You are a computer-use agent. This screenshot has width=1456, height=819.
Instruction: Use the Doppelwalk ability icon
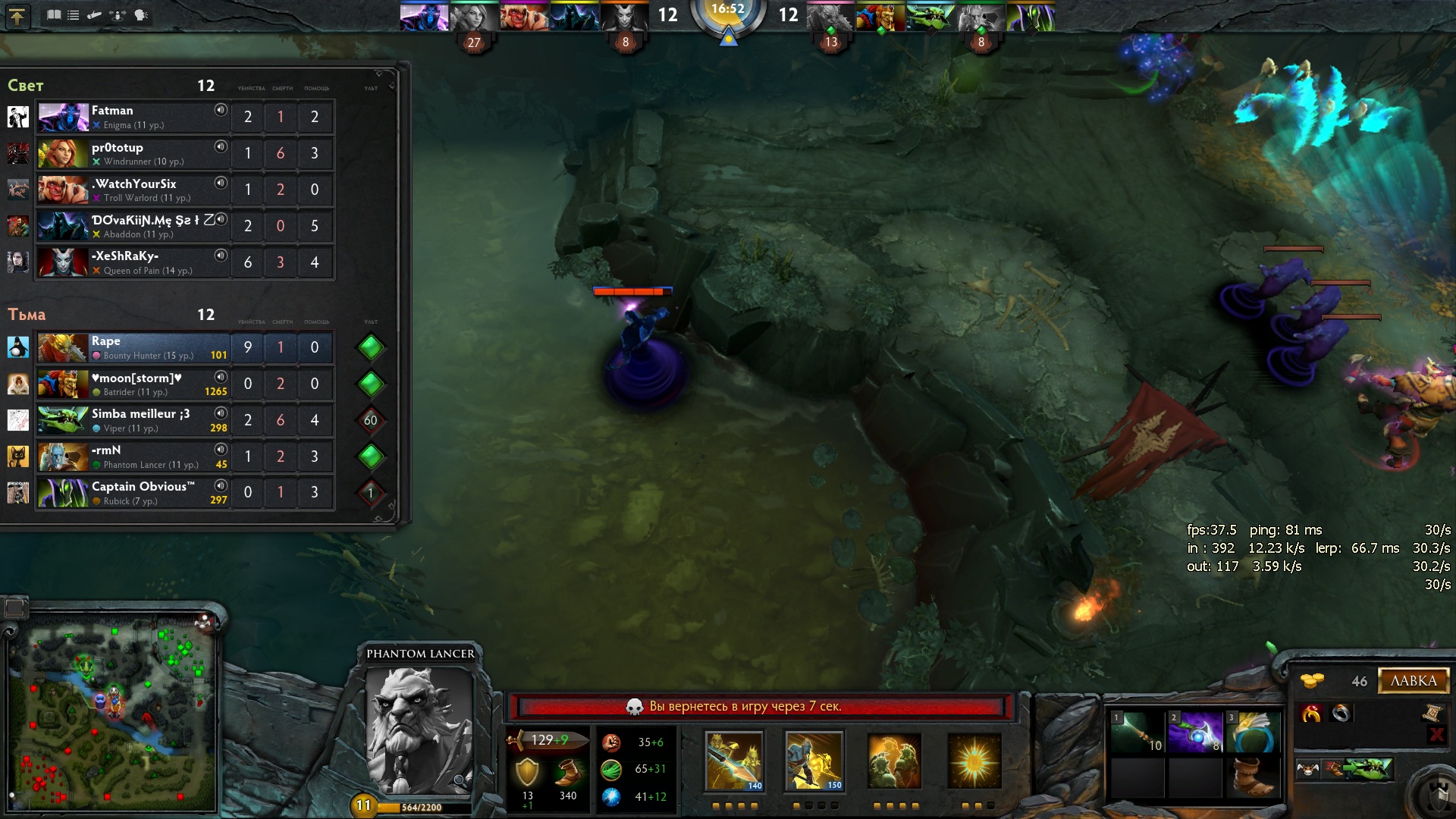coord(814,761)
